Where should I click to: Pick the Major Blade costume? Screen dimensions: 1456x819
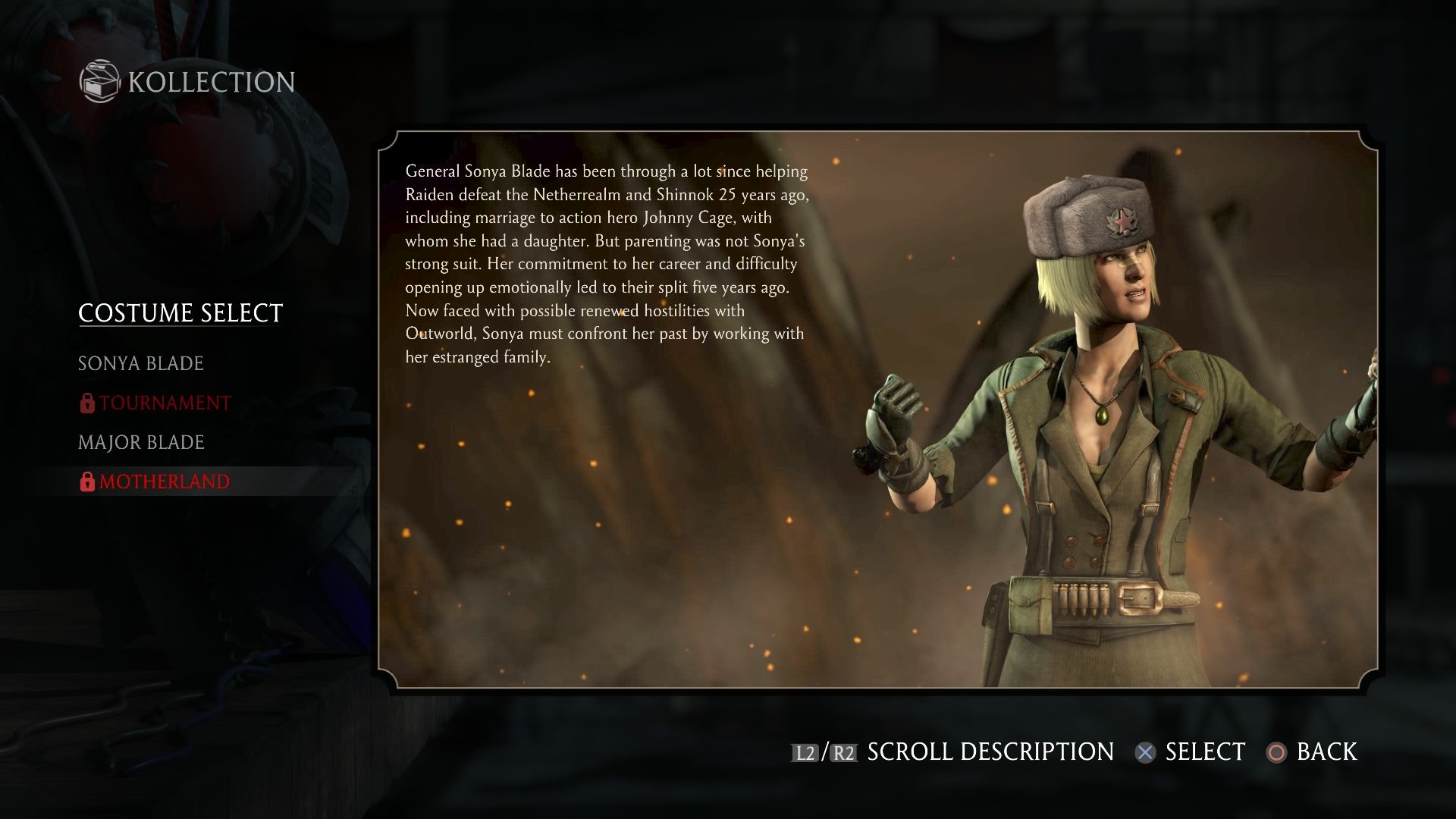(141, 443)
